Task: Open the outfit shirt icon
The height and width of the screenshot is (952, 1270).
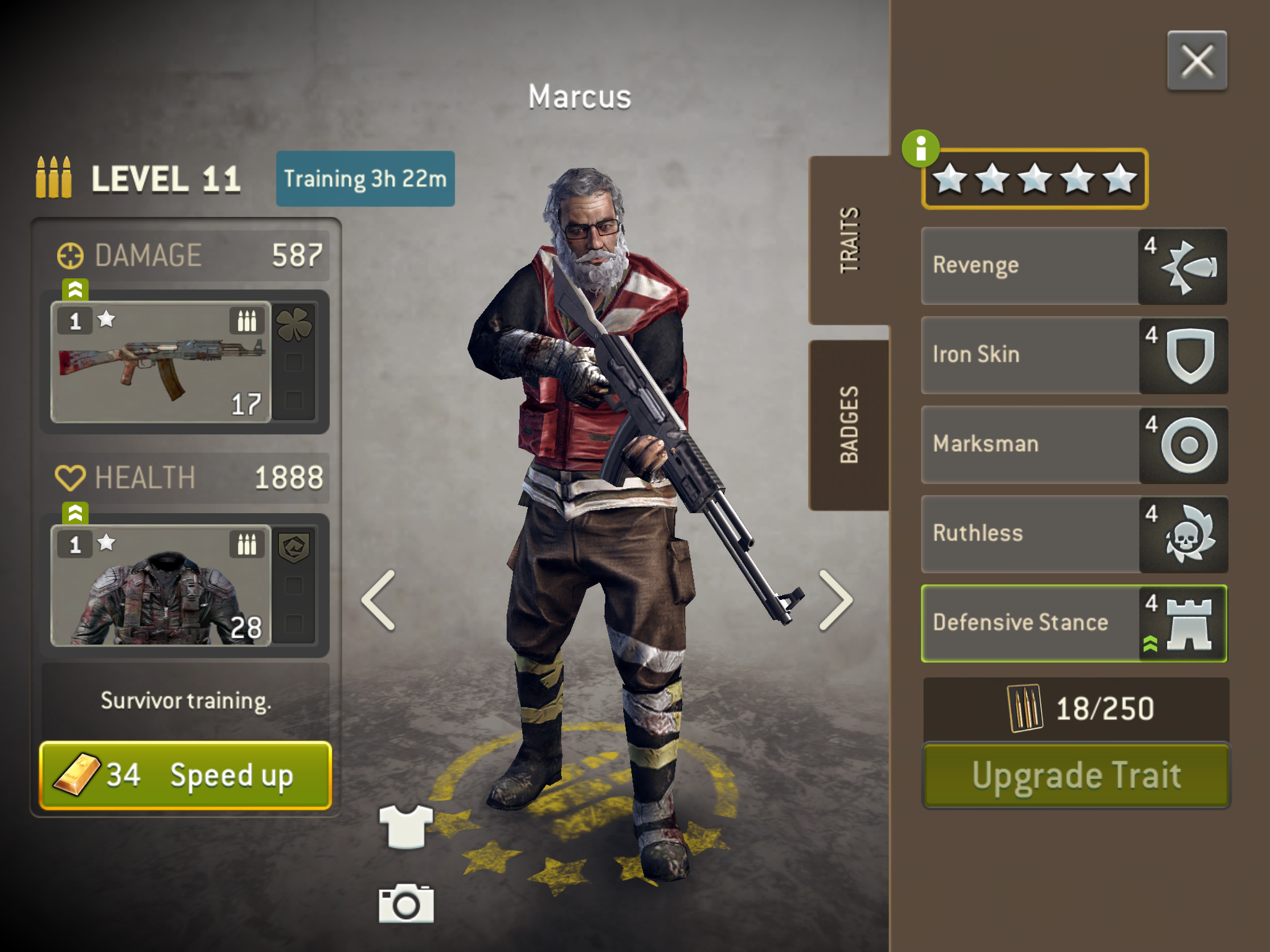Action: point(406,826)
